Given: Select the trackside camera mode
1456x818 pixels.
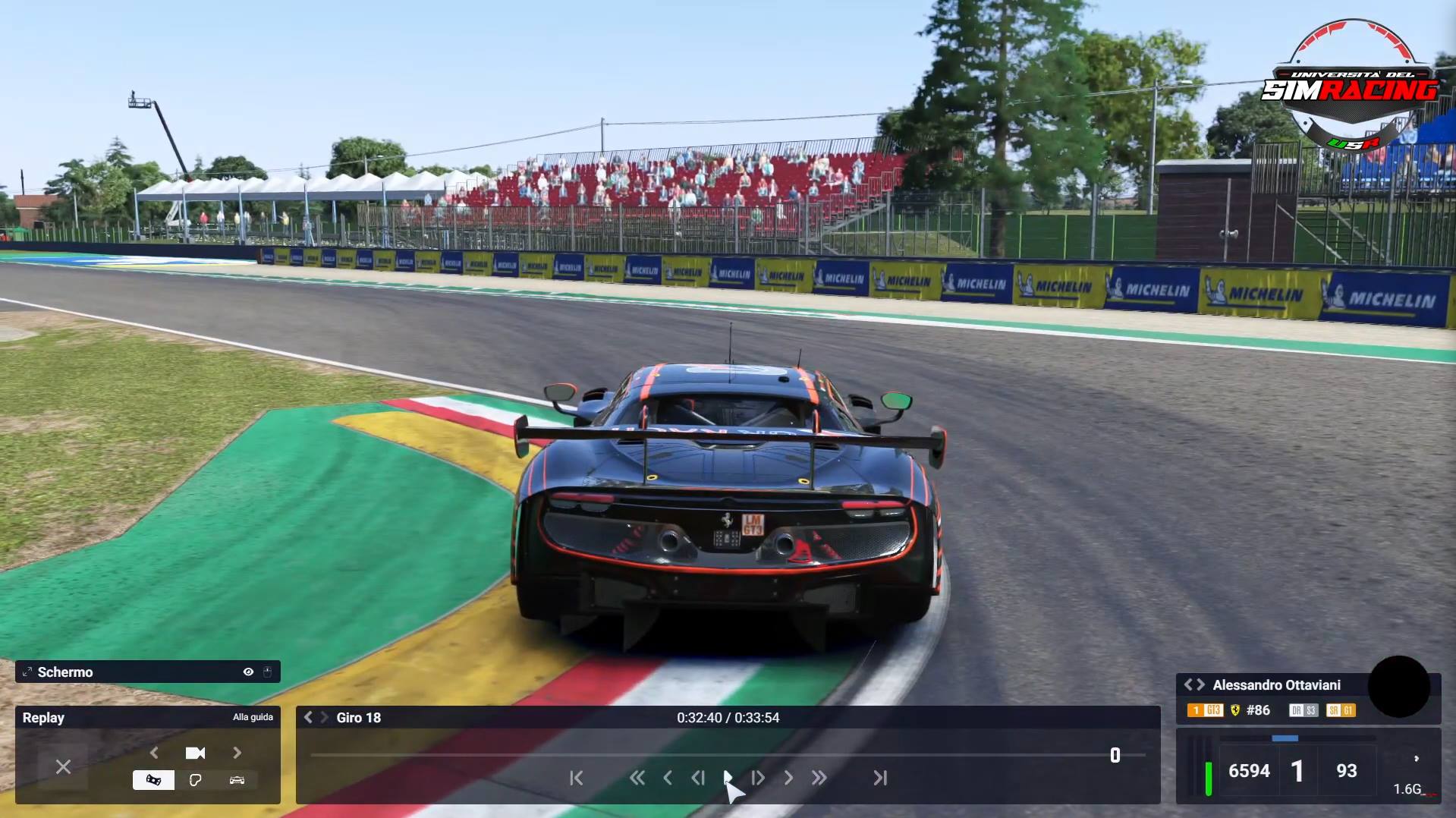Looking at the screenshot, I should pyautogui.click(x=195, y=780).
